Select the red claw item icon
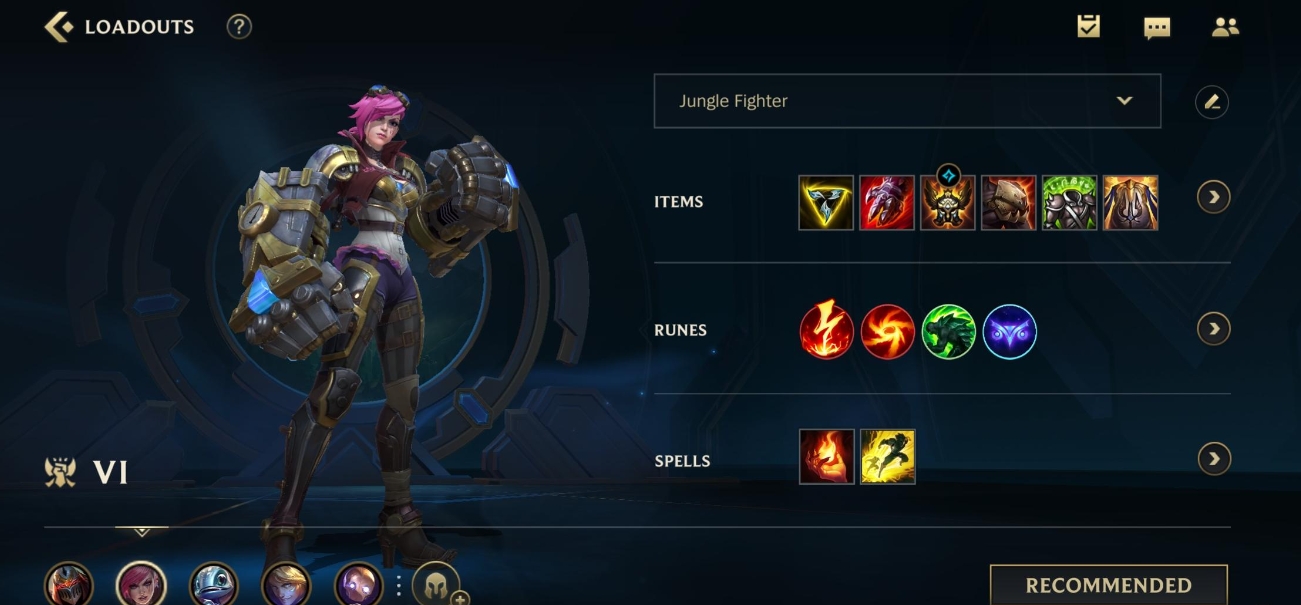Image resolution: width=1301 pixels, height=605 pixels. (x=887, y=203)
